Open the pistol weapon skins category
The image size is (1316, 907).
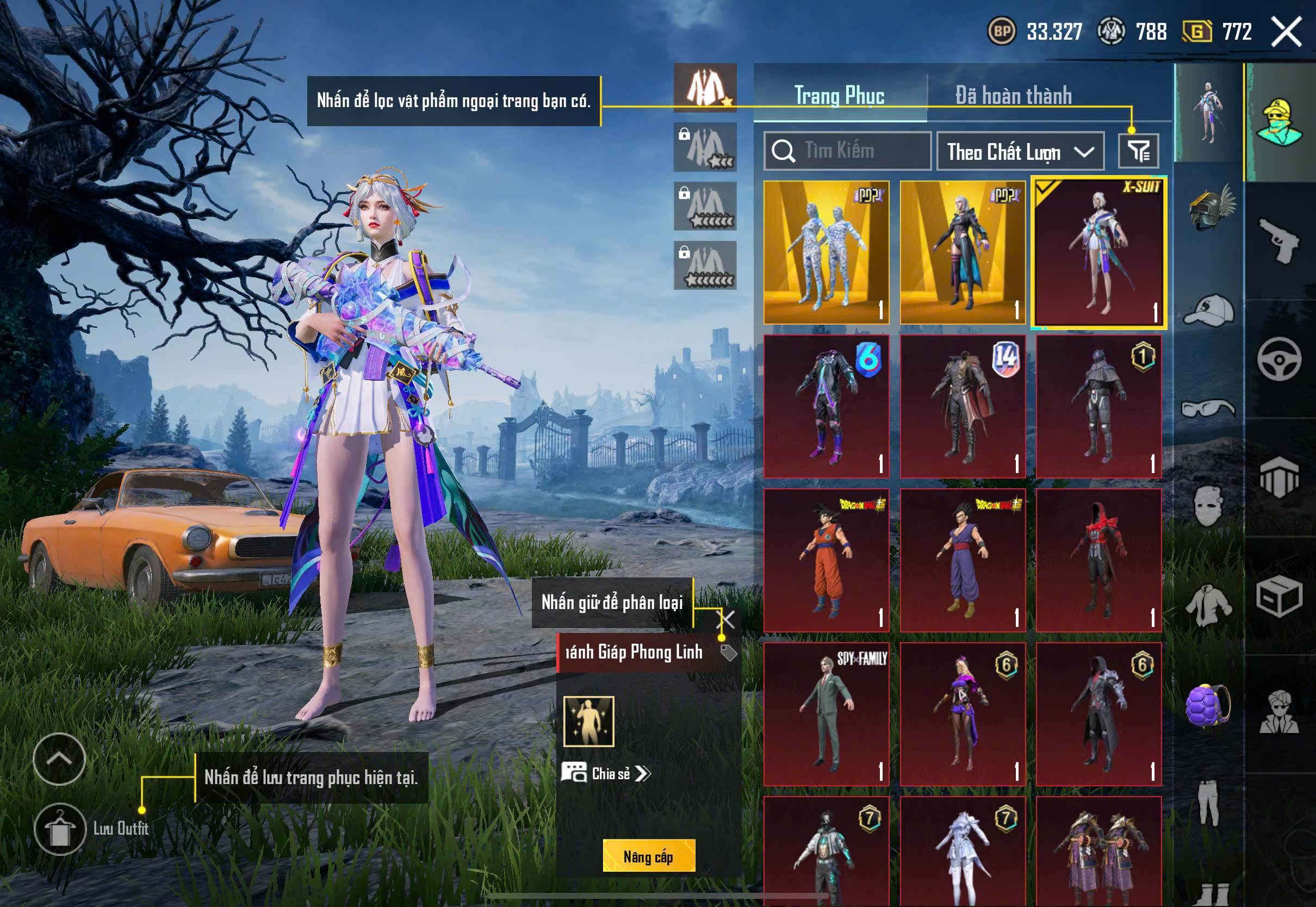point(1280,240)
